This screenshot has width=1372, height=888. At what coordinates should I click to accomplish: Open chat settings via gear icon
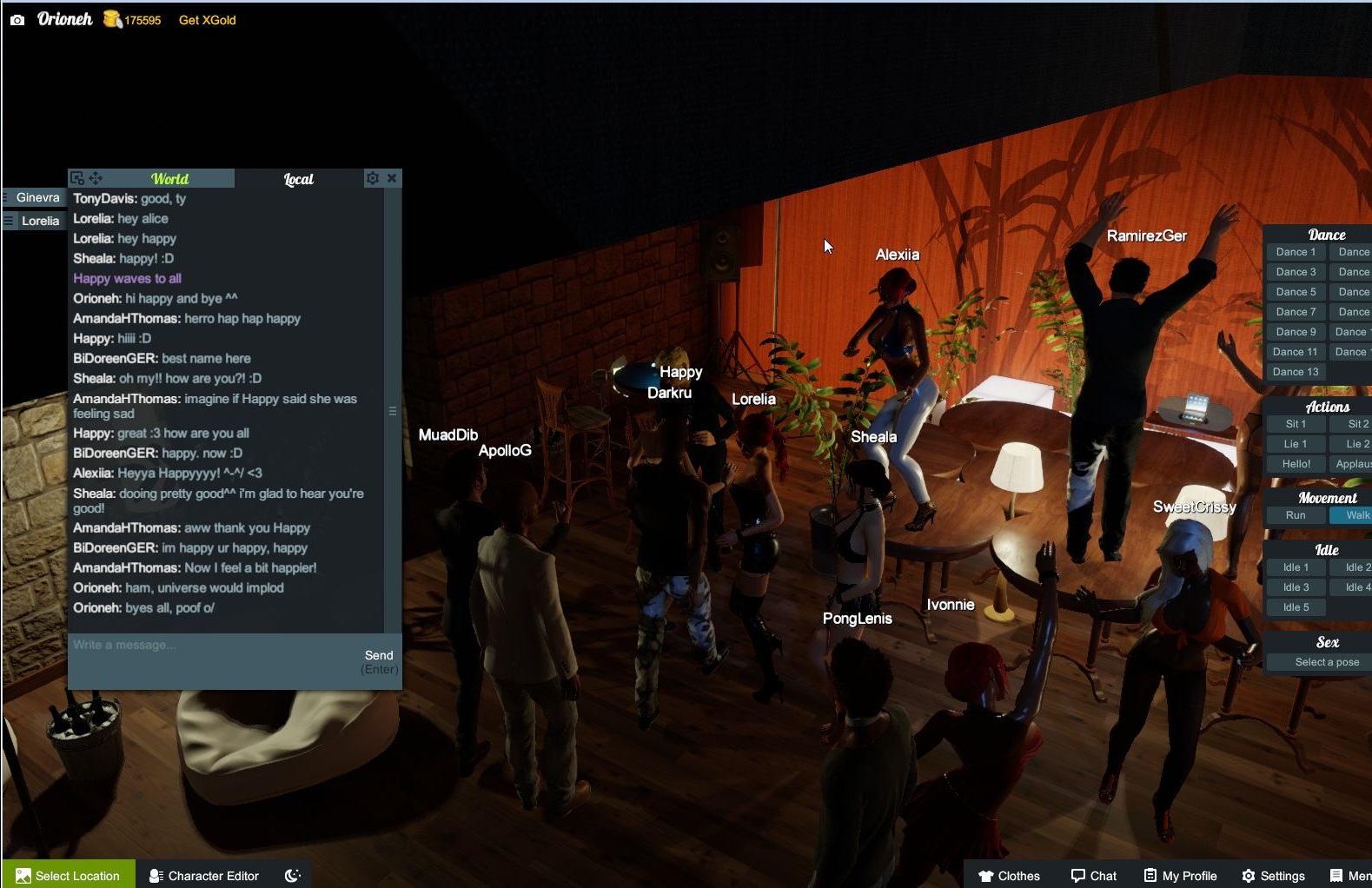(373, 177)
